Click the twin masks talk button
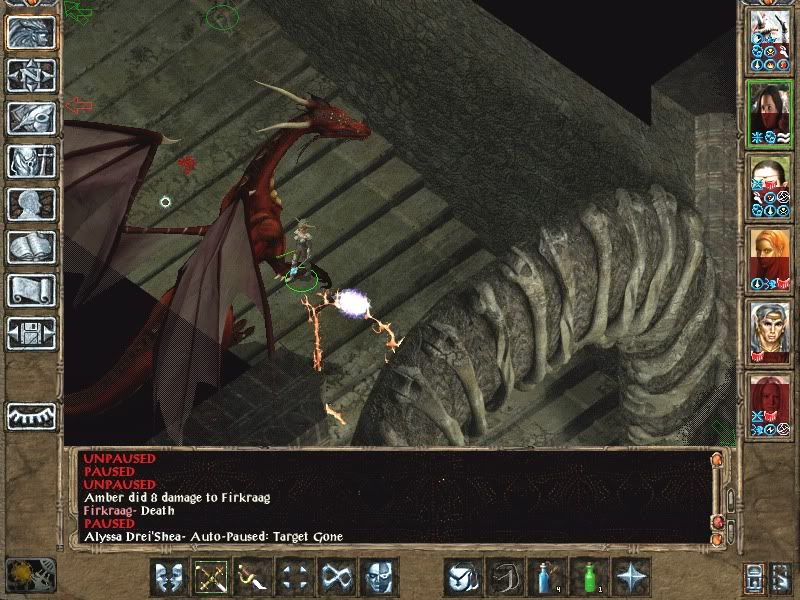 169,577
